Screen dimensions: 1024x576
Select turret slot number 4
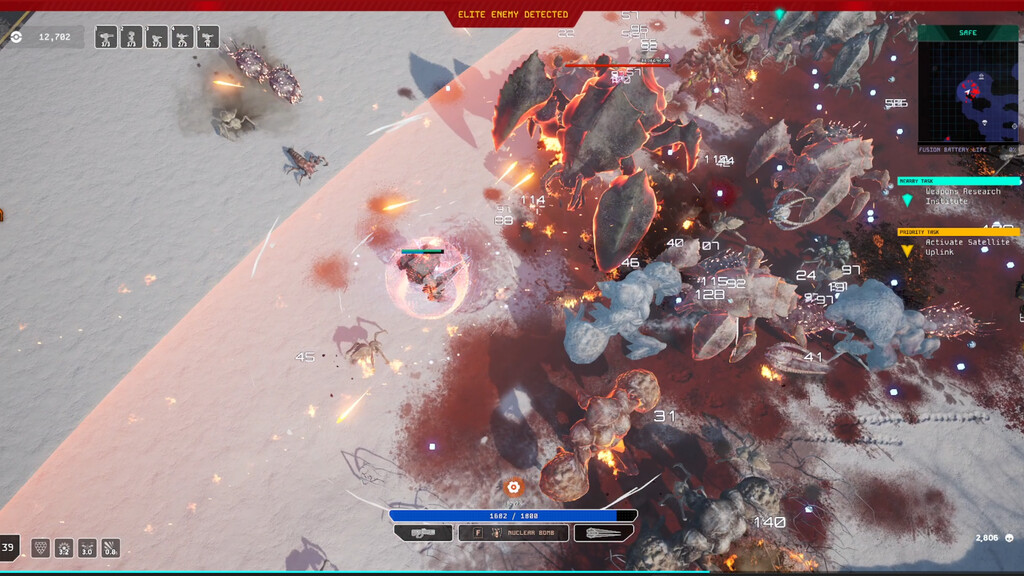(x=182, y=38)
